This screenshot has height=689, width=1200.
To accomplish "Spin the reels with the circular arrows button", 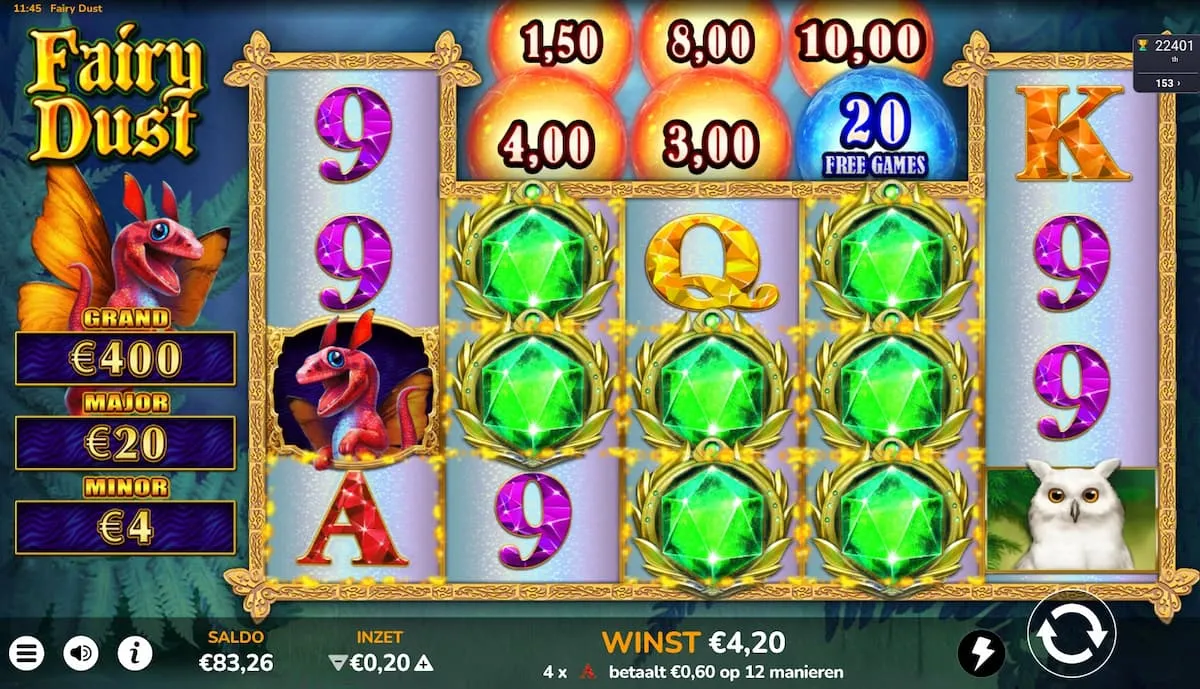I will coord(1071,634).
